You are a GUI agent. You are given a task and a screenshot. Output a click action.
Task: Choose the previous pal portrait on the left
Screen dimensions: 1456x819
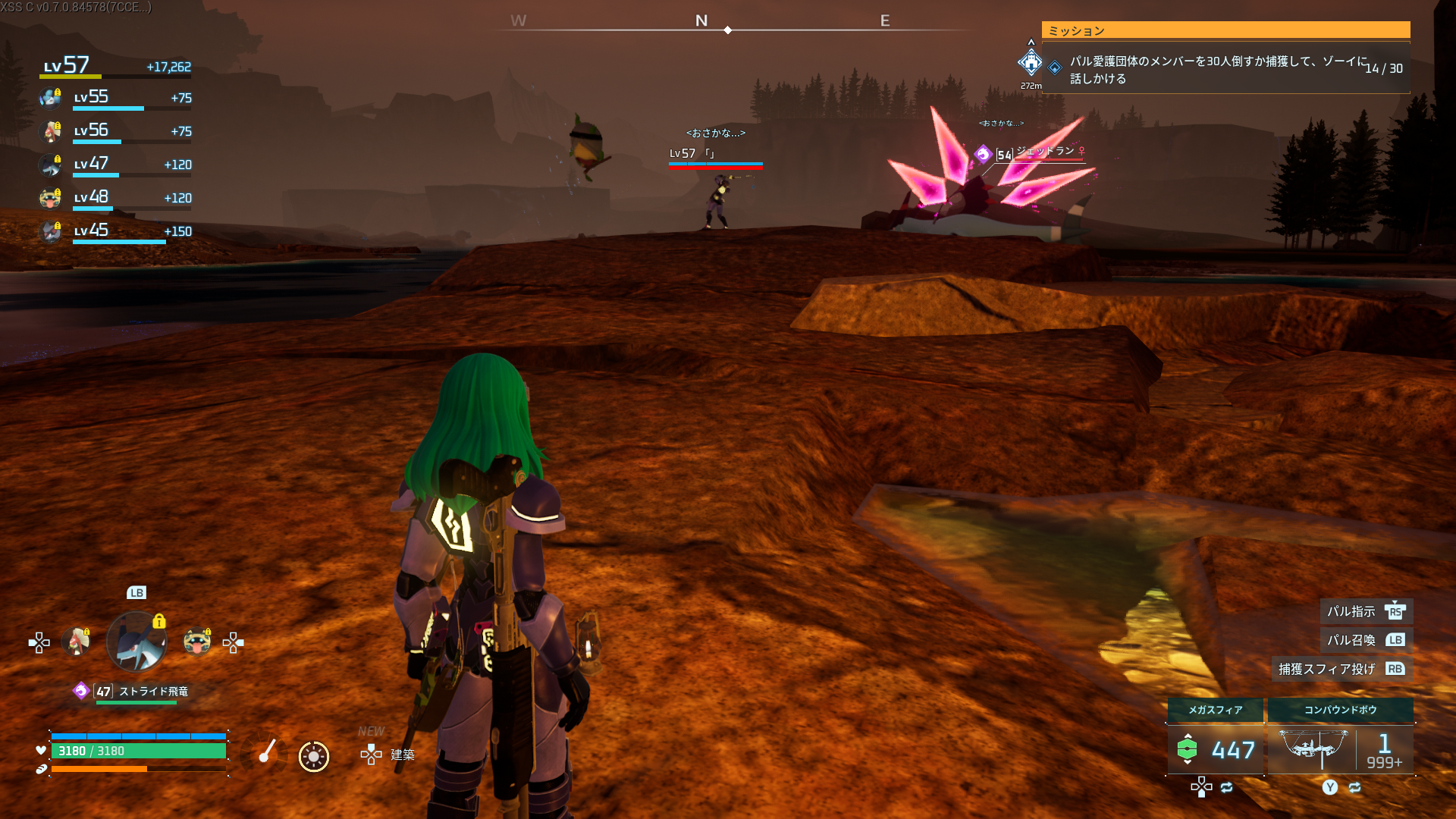(x=76, y=642)
